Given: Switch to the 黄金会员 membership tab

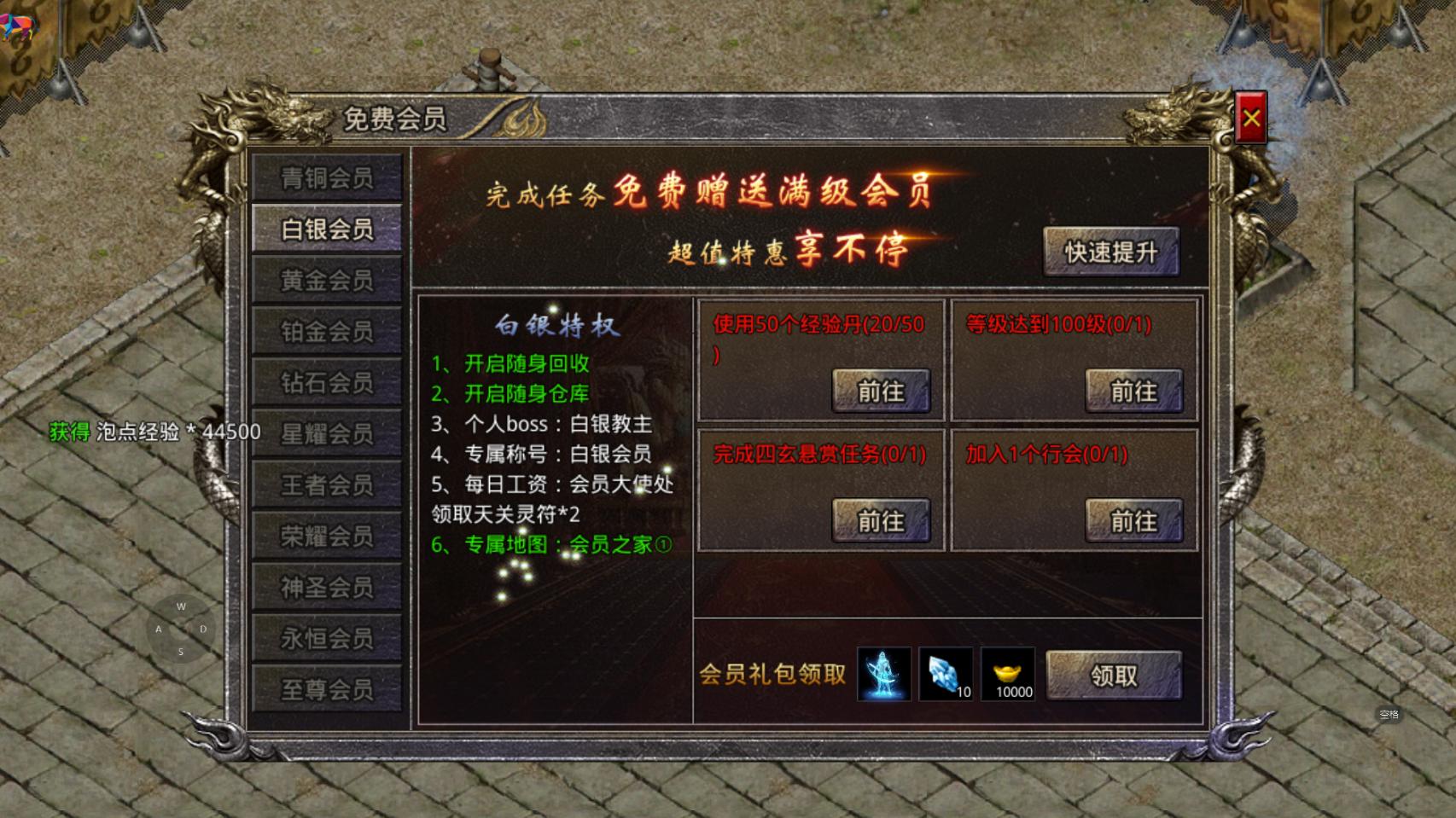Looking at the screenshot, I should click(327, 280).
